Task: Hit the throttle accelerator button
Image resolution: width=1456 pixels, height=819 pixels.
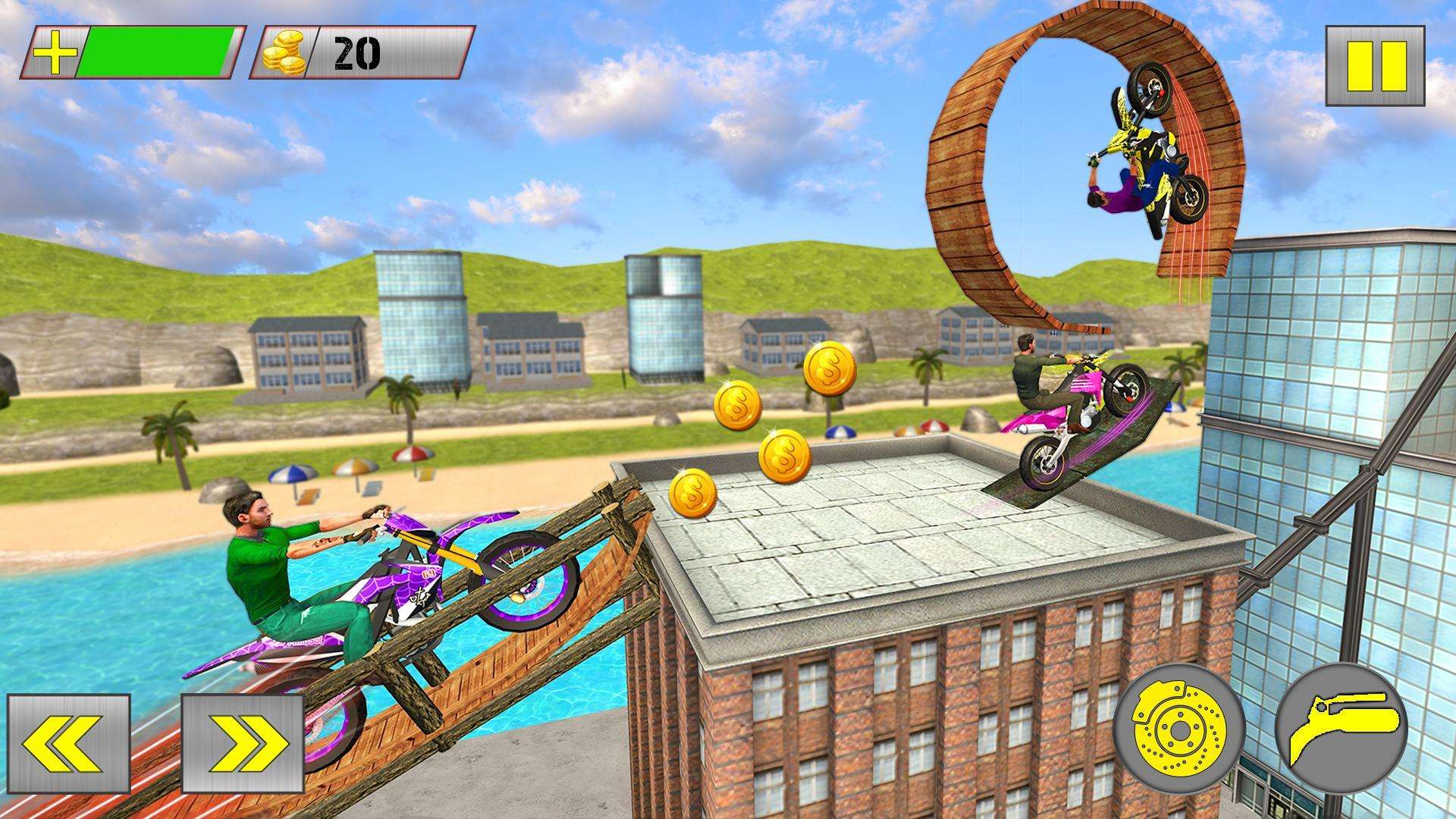Action: [1341, 730]
